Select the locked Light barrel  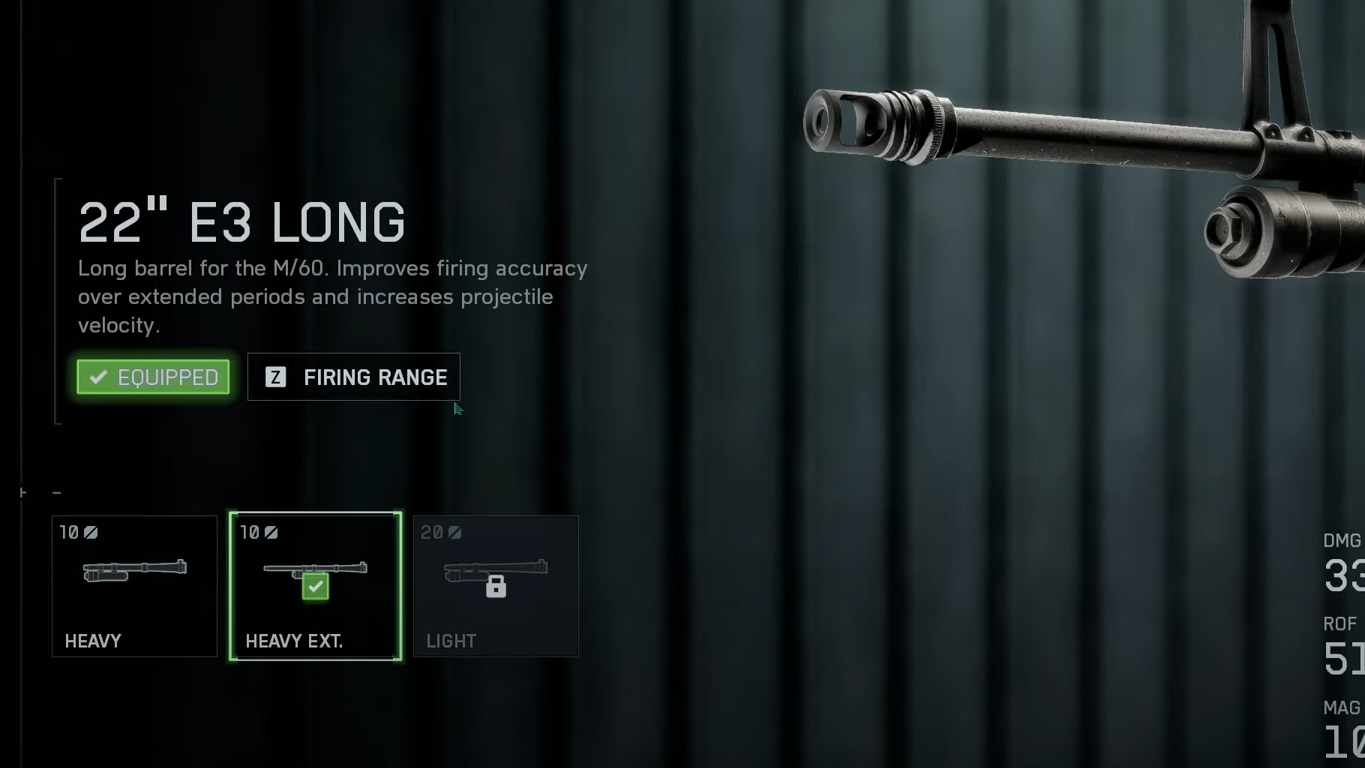(x=495, y=586)
